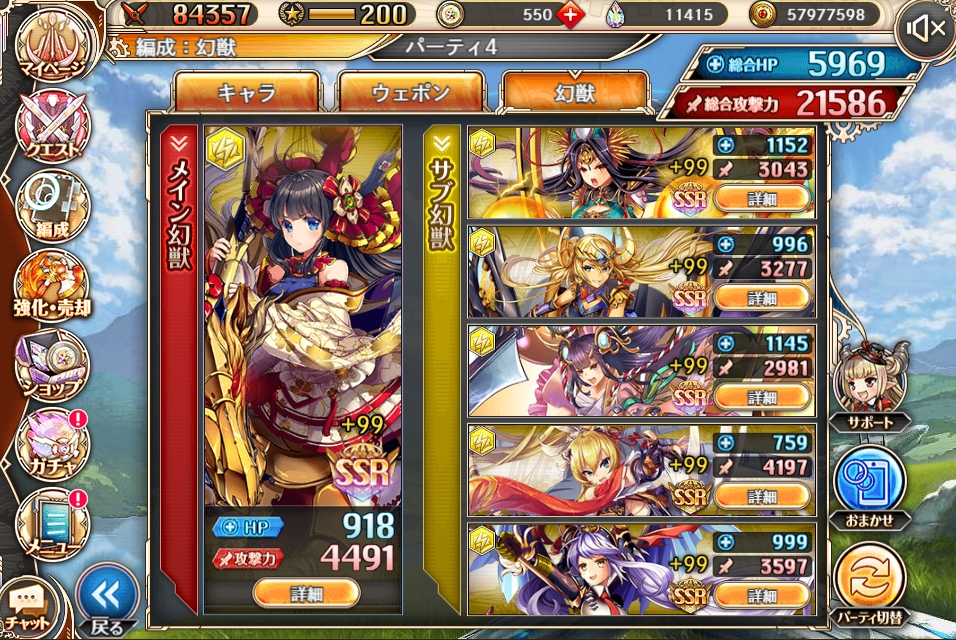The image size is (956, 640).
Task: Open the Gacha (ガチャ) menu
Action: click(52, 444)
